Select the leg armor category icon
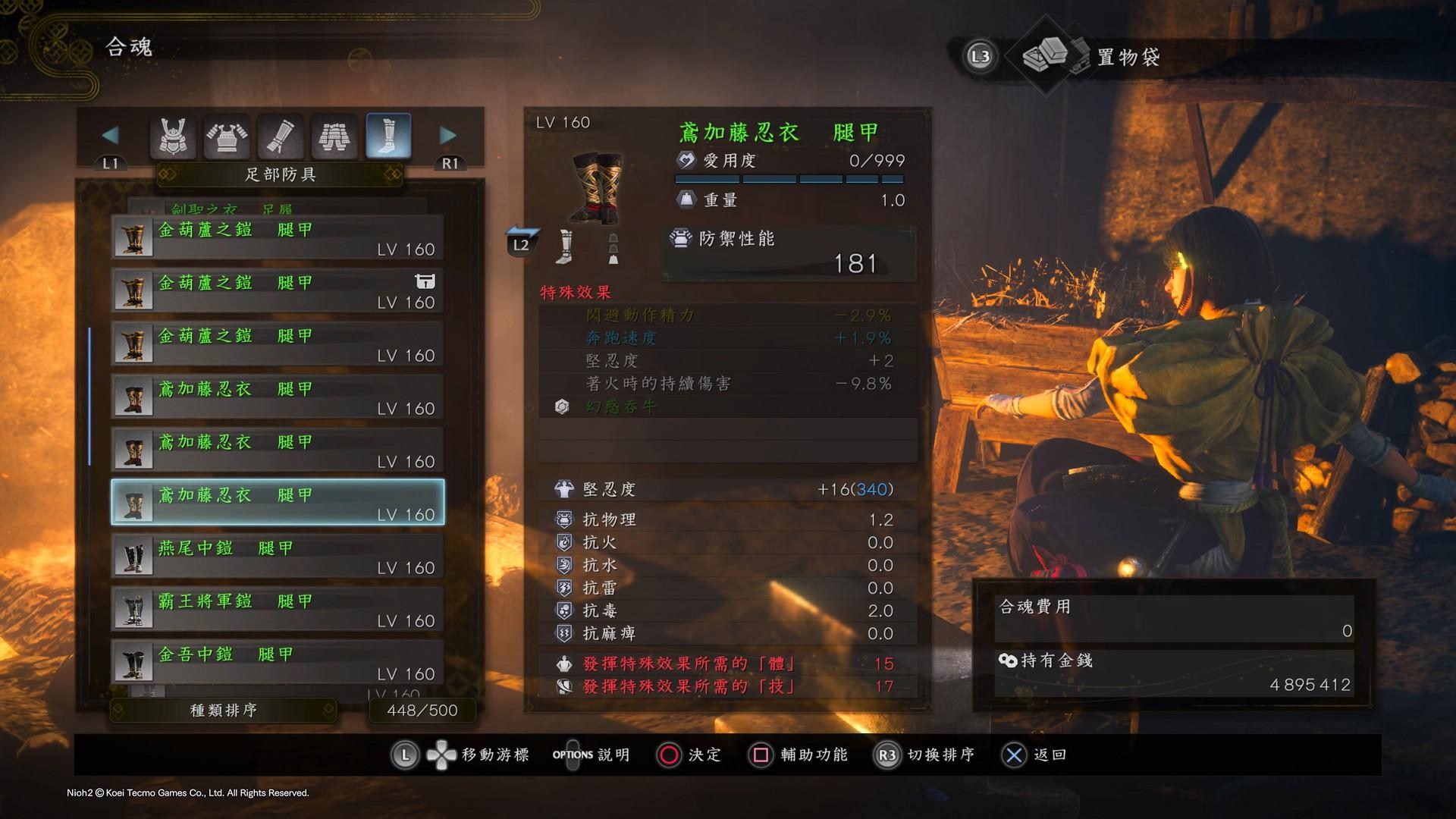 (334, 136)
